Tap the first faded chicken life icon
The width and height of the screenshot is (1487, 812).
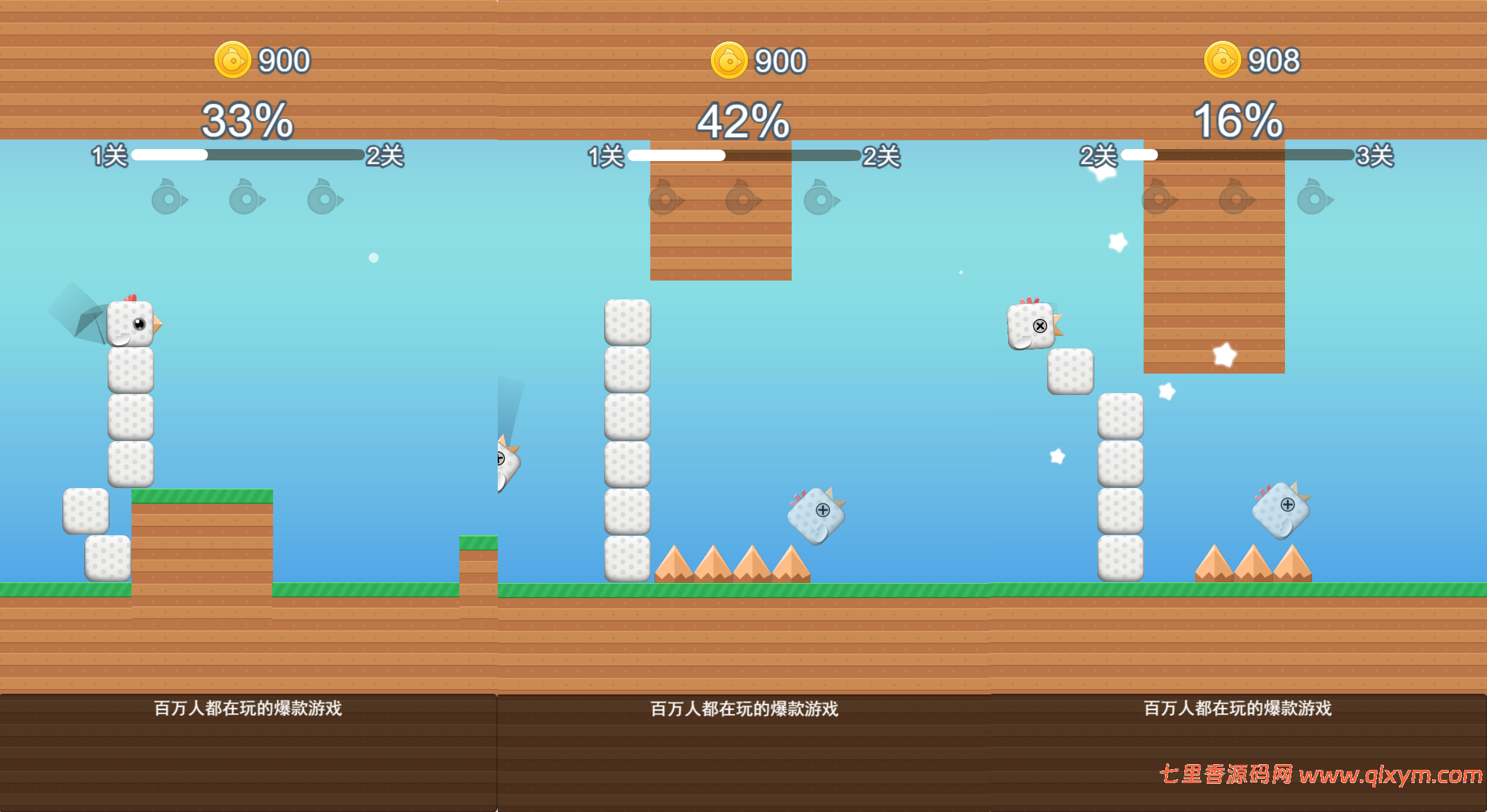(x=166, y=198)
